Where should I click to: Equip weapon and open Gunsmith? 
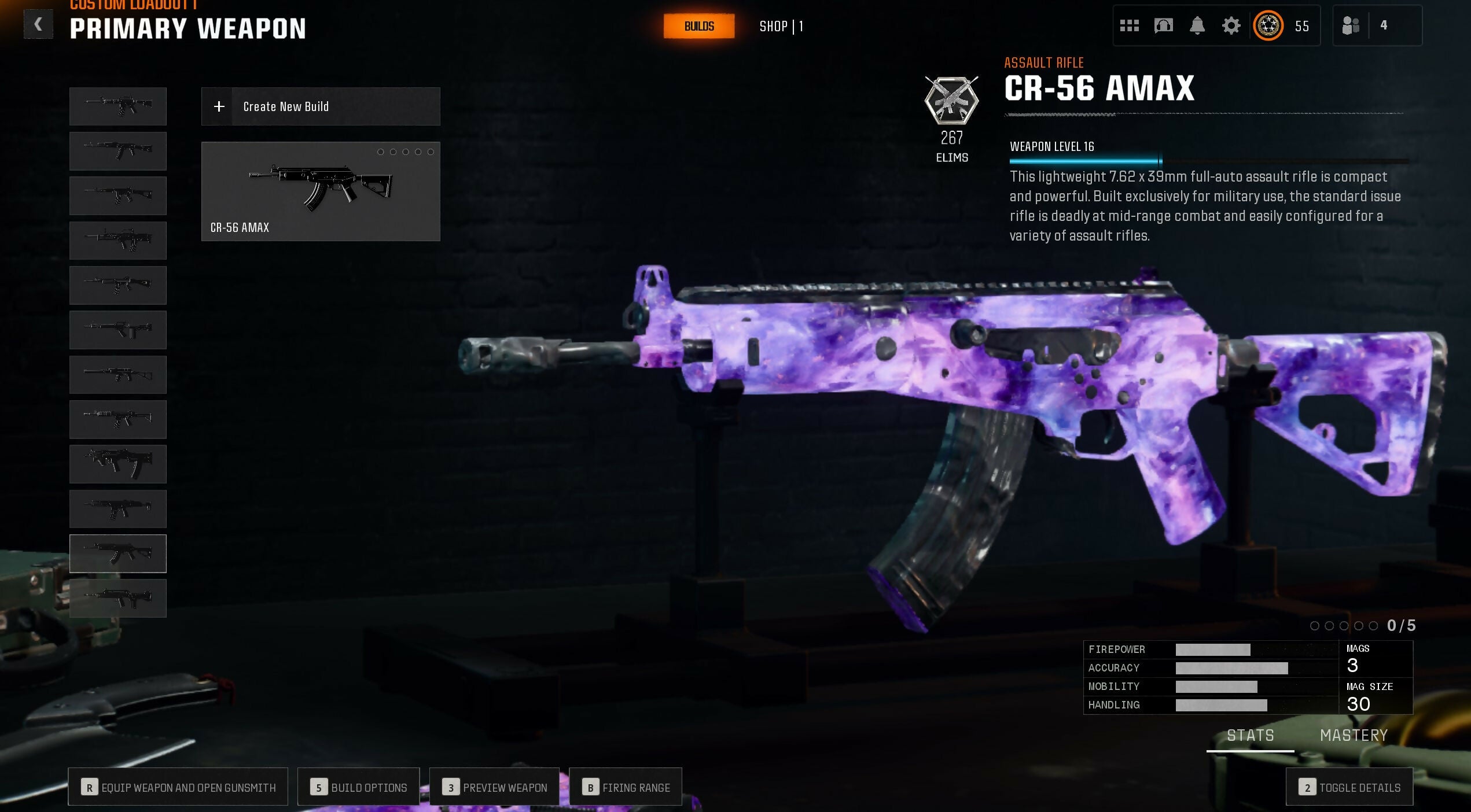pos(178,787)
